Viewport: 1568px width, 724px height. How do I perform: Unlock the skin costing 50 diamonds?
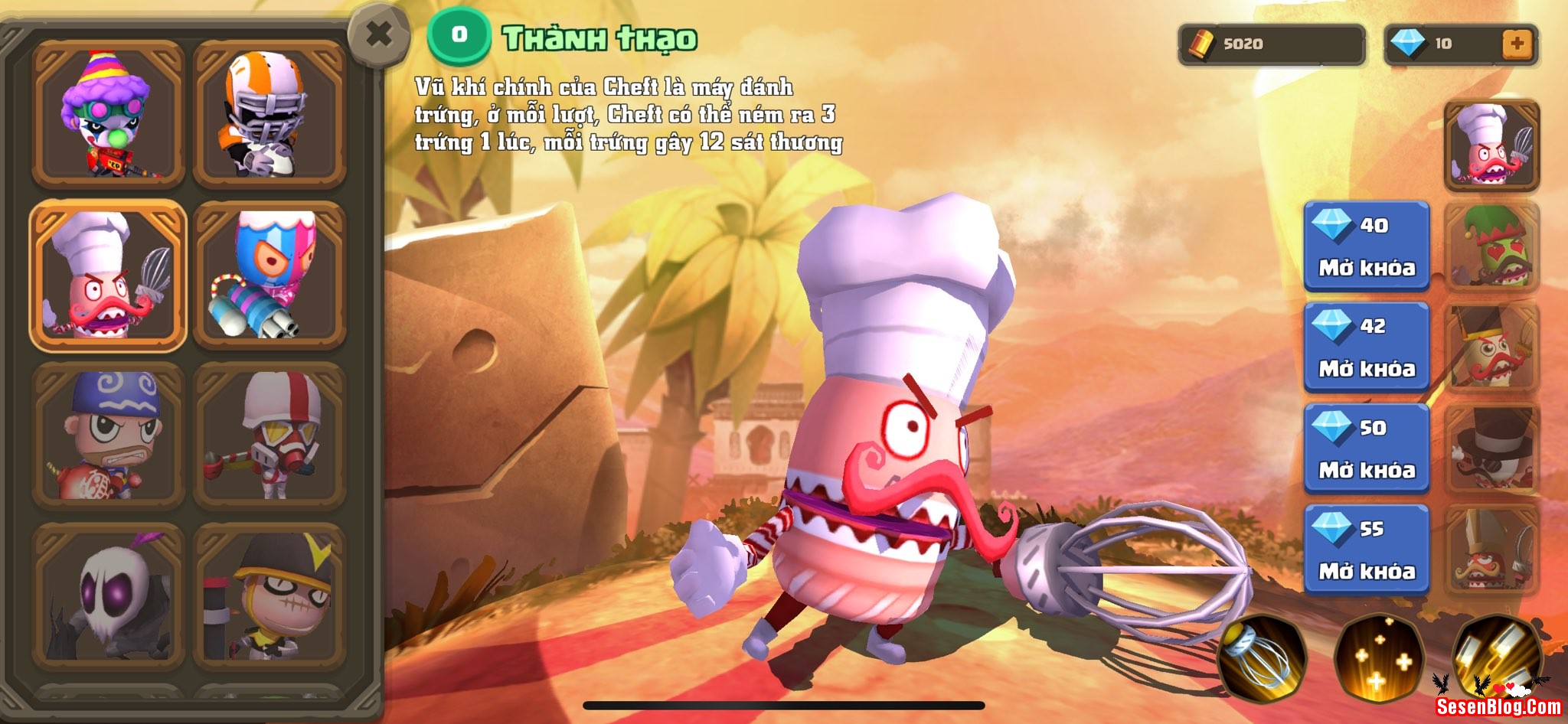coord(1367,448)
